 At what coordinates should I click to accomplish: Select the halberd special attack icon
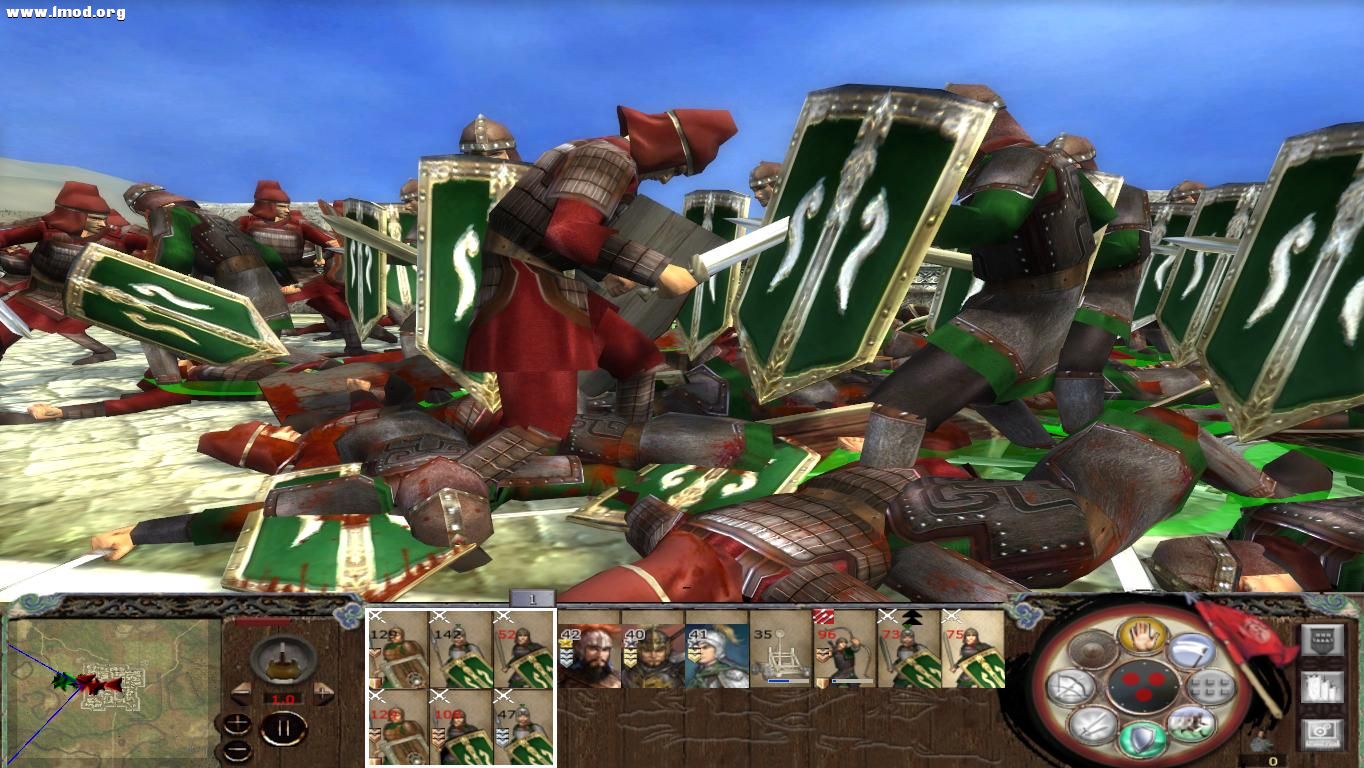coord(1190,652)
